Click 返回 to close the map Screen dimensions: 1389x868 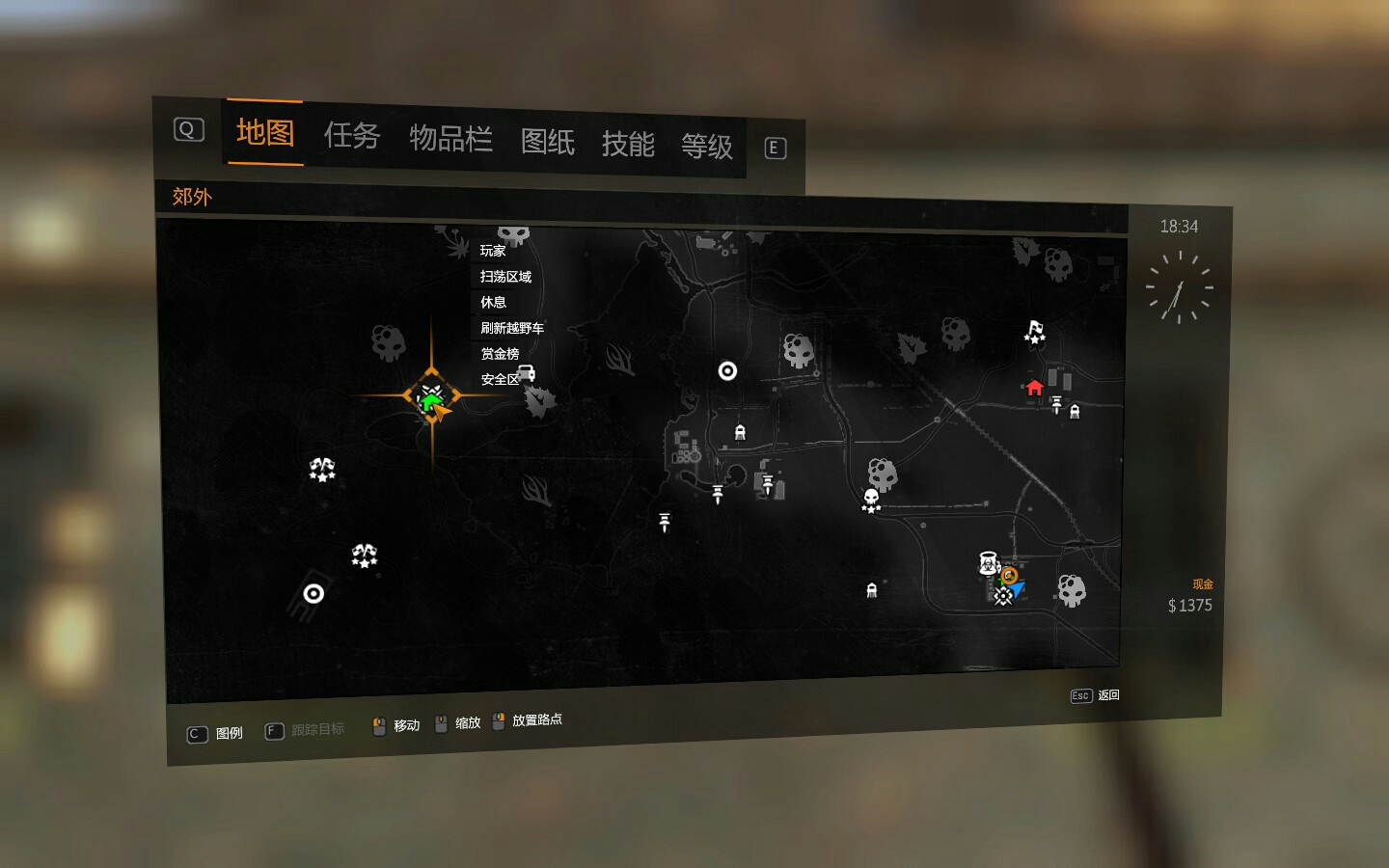[x=1096, y=695]
